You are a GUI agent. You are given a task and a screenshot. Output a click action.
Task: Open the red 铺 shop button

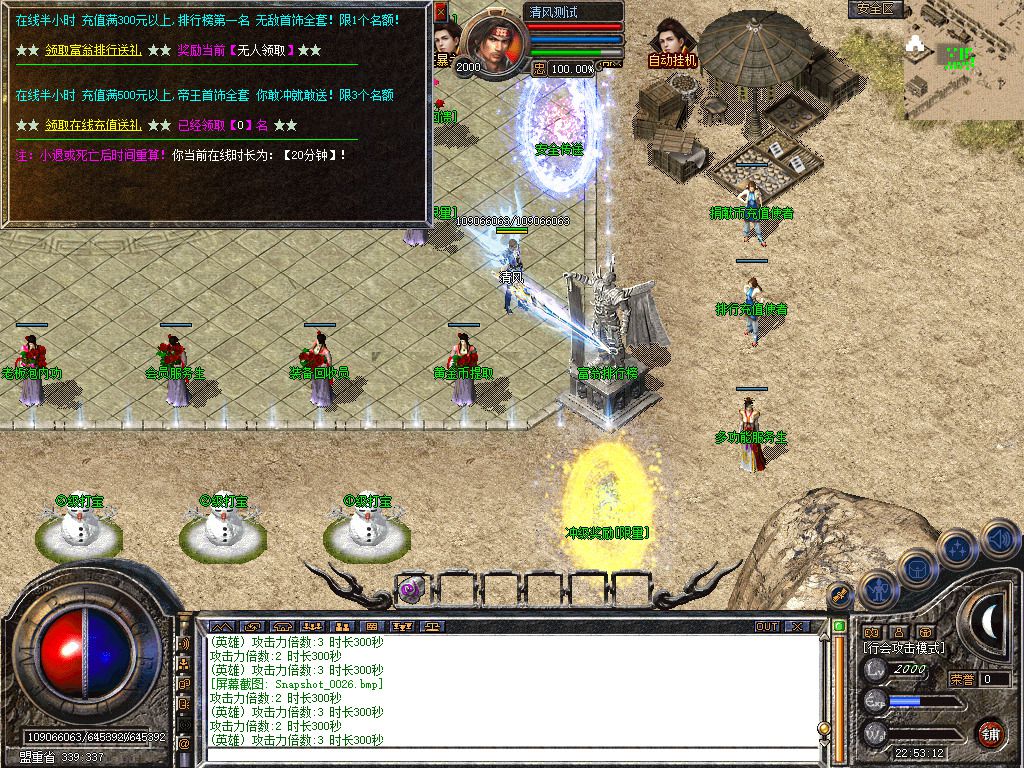990,732
